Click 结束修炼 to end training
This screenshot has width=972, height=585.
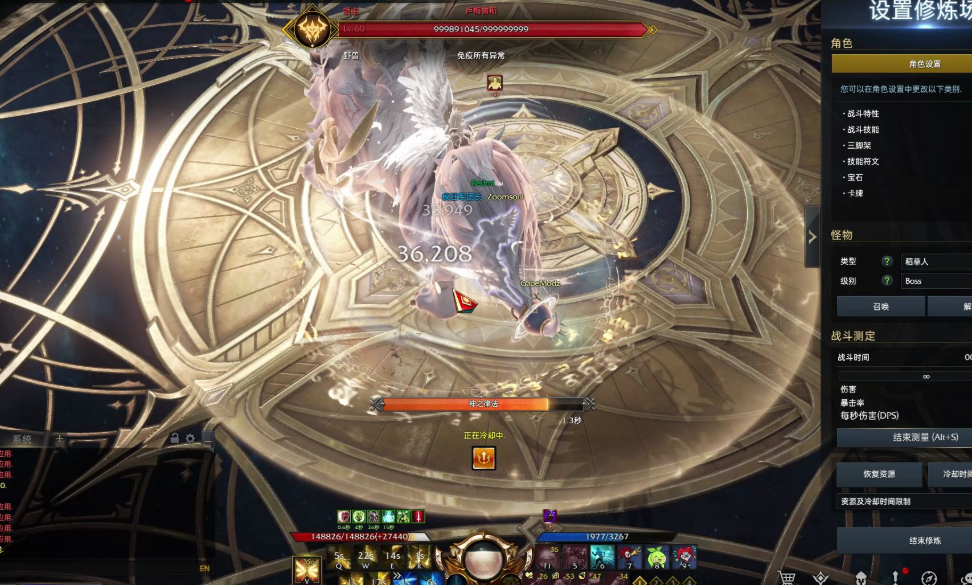903,541
